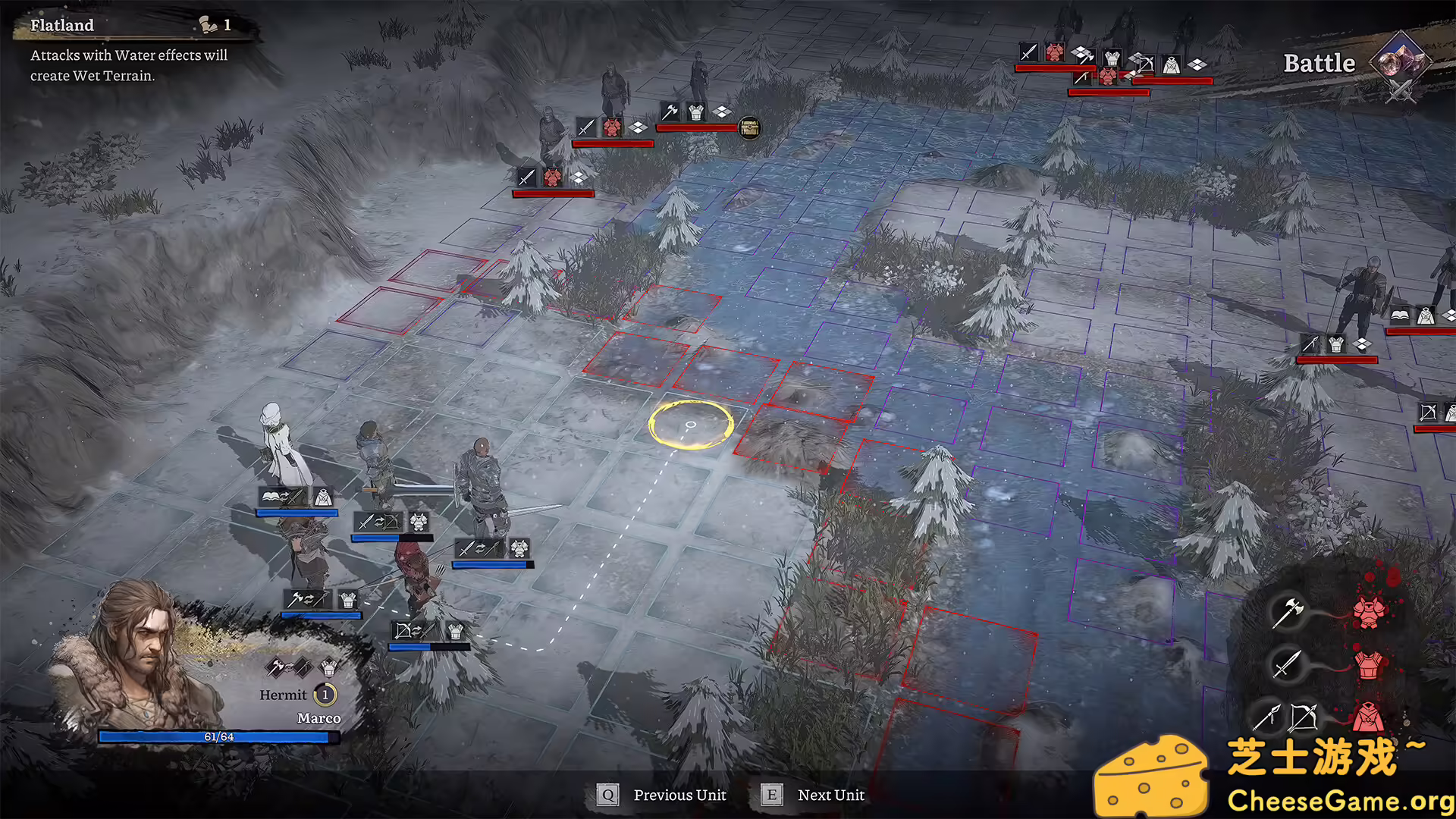Select the axe icon in Marco's weapon loadout
Image resolution: width=1456 pixels, height=819 pixels.
(x=276, y=666)
